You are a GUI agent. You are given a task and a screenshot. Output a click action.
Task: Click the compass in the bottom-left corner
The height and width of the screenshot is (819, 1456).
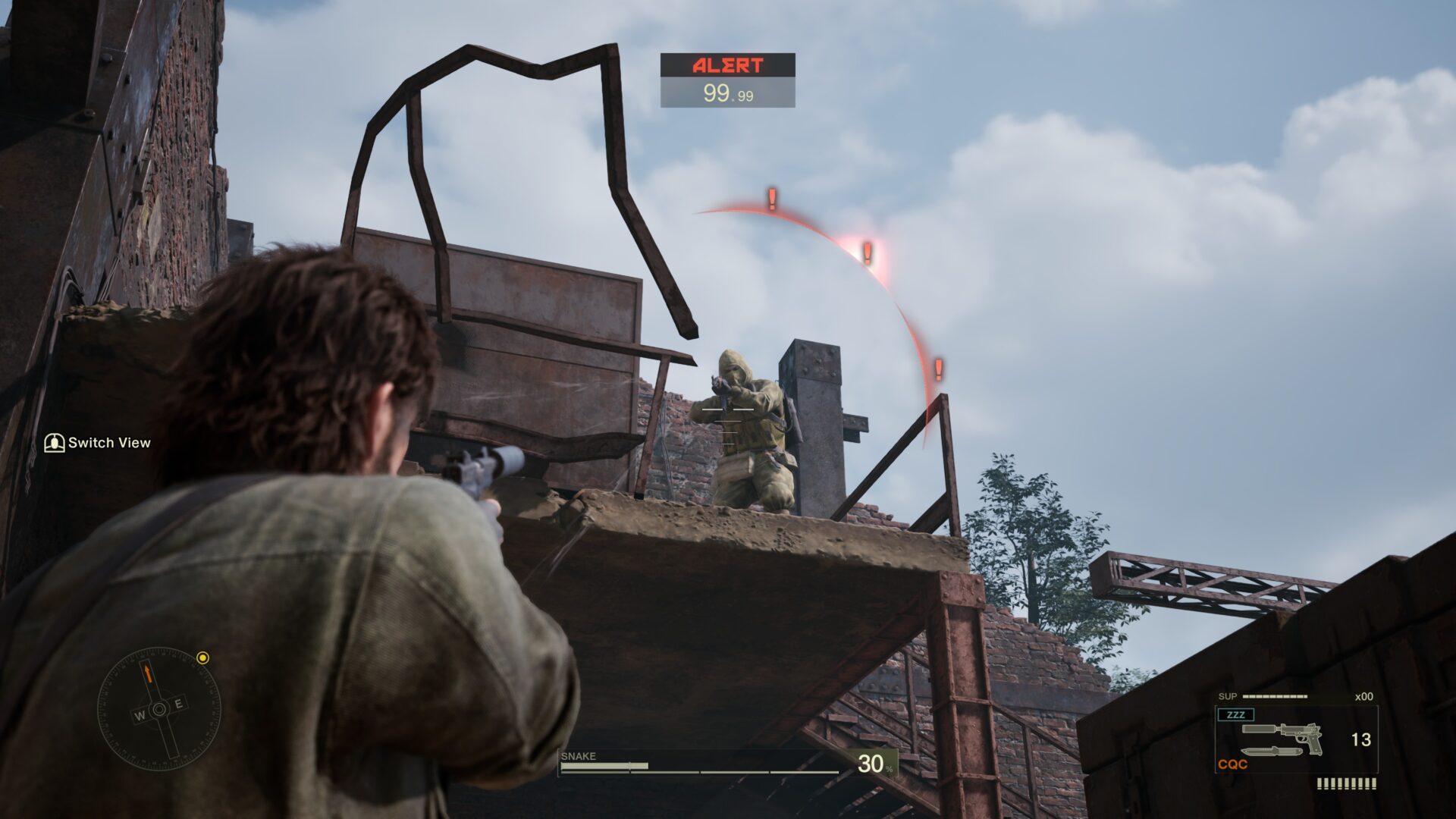click(159, 709)
